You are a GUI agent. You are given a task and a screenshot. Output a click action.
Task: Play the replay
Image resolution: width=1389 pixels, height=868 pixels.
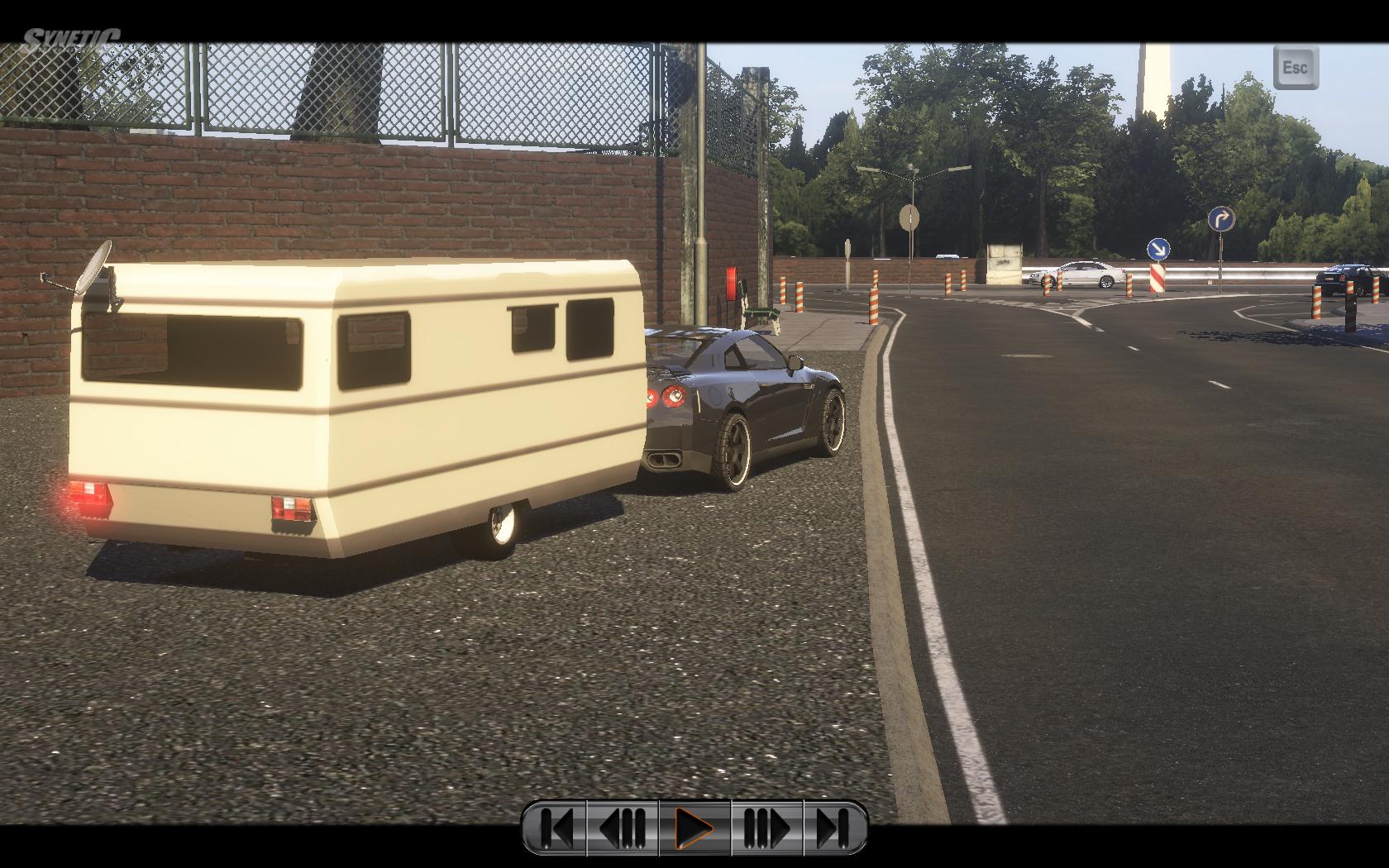tap(694, 827)
